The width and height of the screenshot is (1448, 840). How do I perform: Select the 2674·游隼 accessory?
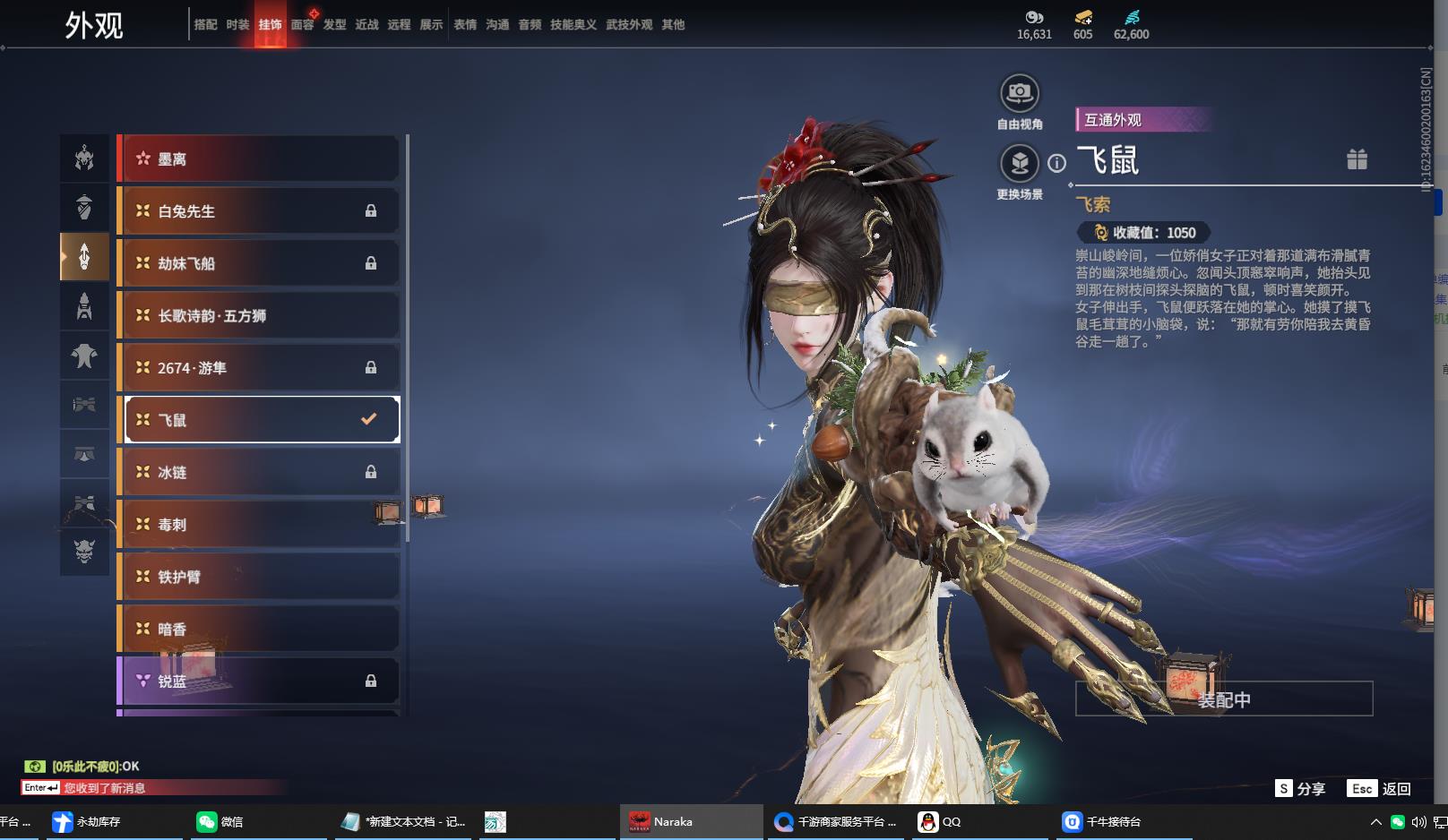[x=260, y=368]
